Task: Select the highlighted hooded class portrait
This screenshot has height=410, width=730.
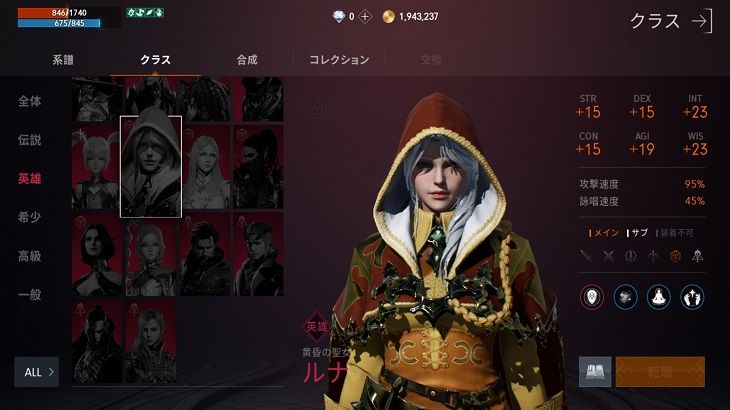Action: tap(151, 166)
